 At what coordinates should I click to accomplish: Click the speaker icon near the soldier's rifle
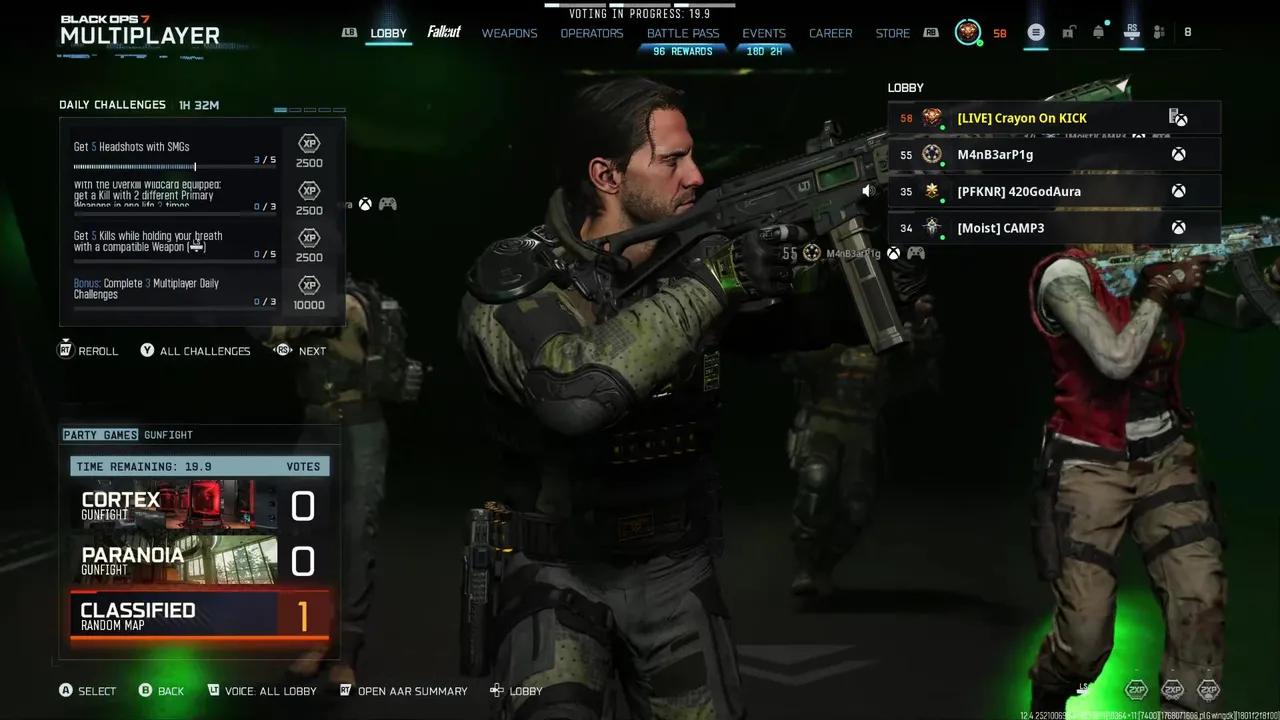(867, 190)
